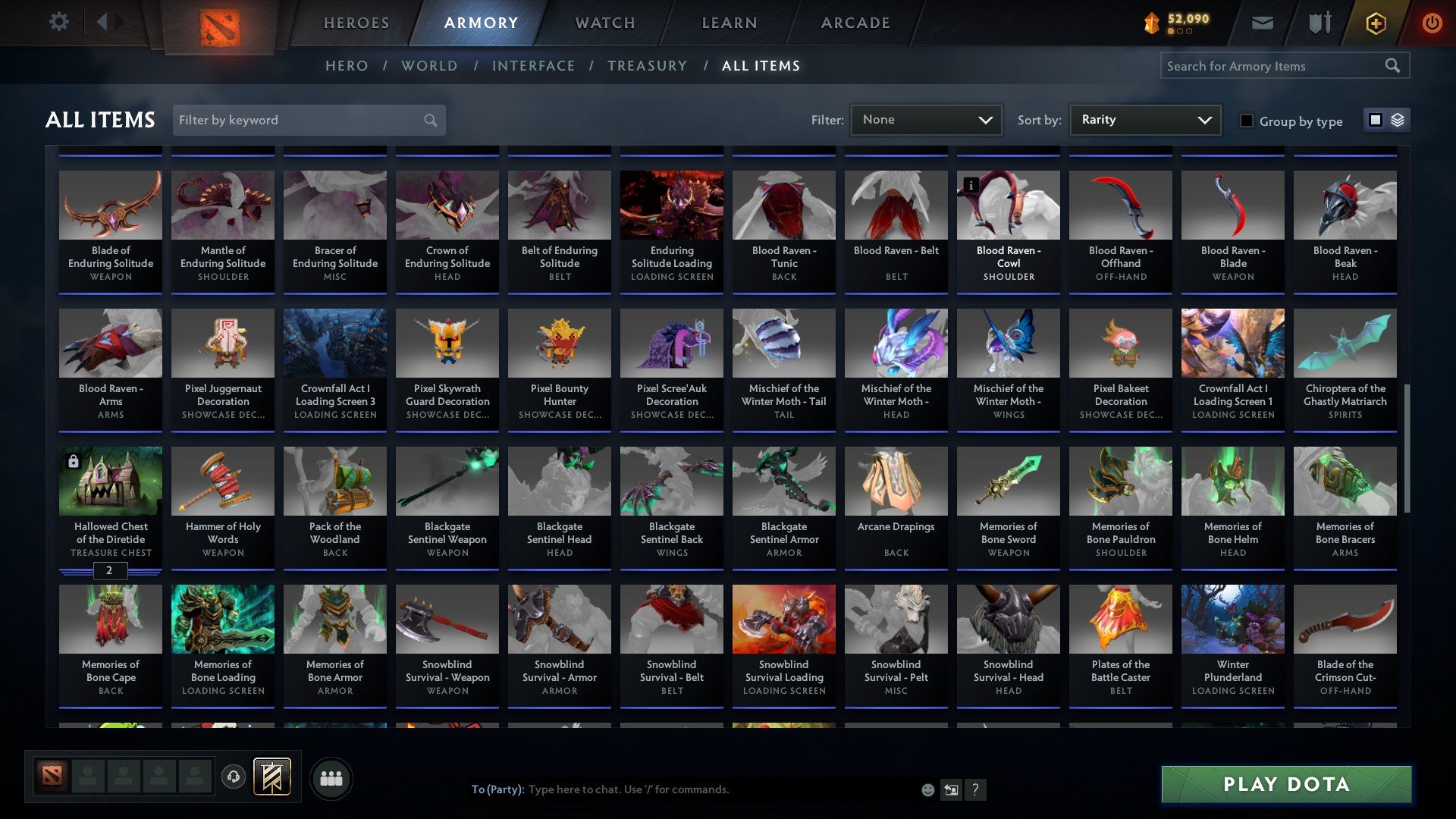Viewport: 1456px width, 819px height.
Task: Open the Filter None dropdown
Action: (x=925, y=119)
